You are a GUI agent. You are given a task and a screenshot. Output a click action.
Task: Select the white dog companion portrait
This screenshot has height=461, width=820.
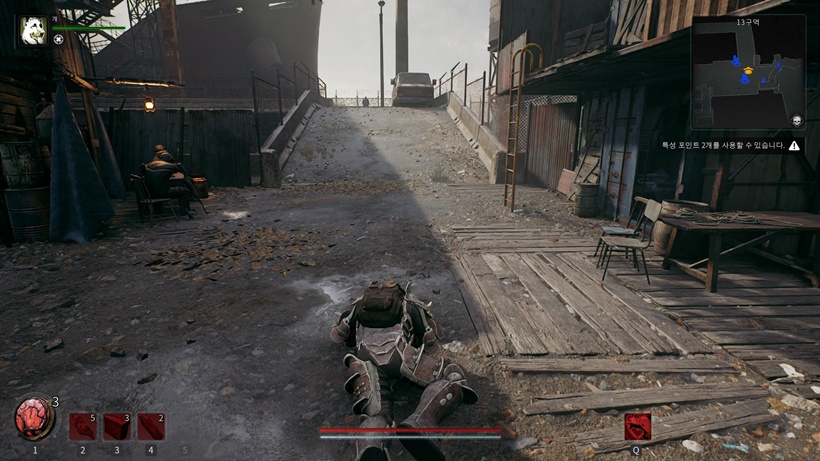[x=33, y=30]
